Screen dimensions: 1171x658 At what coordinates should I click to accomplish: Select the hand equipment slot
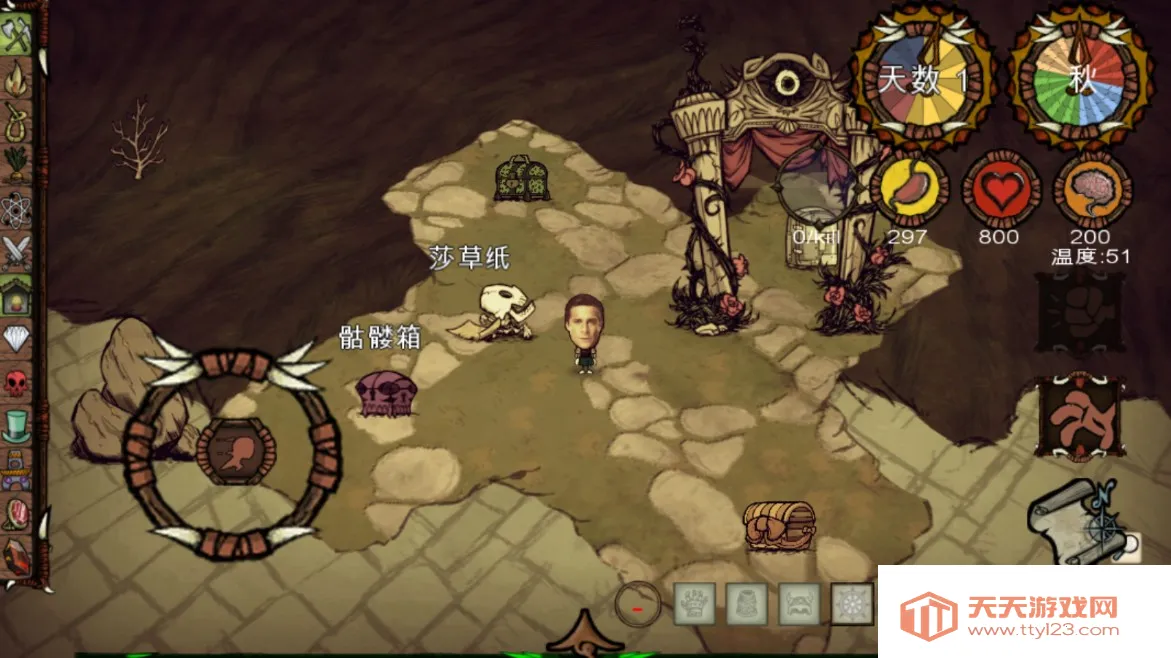point(693,603)
